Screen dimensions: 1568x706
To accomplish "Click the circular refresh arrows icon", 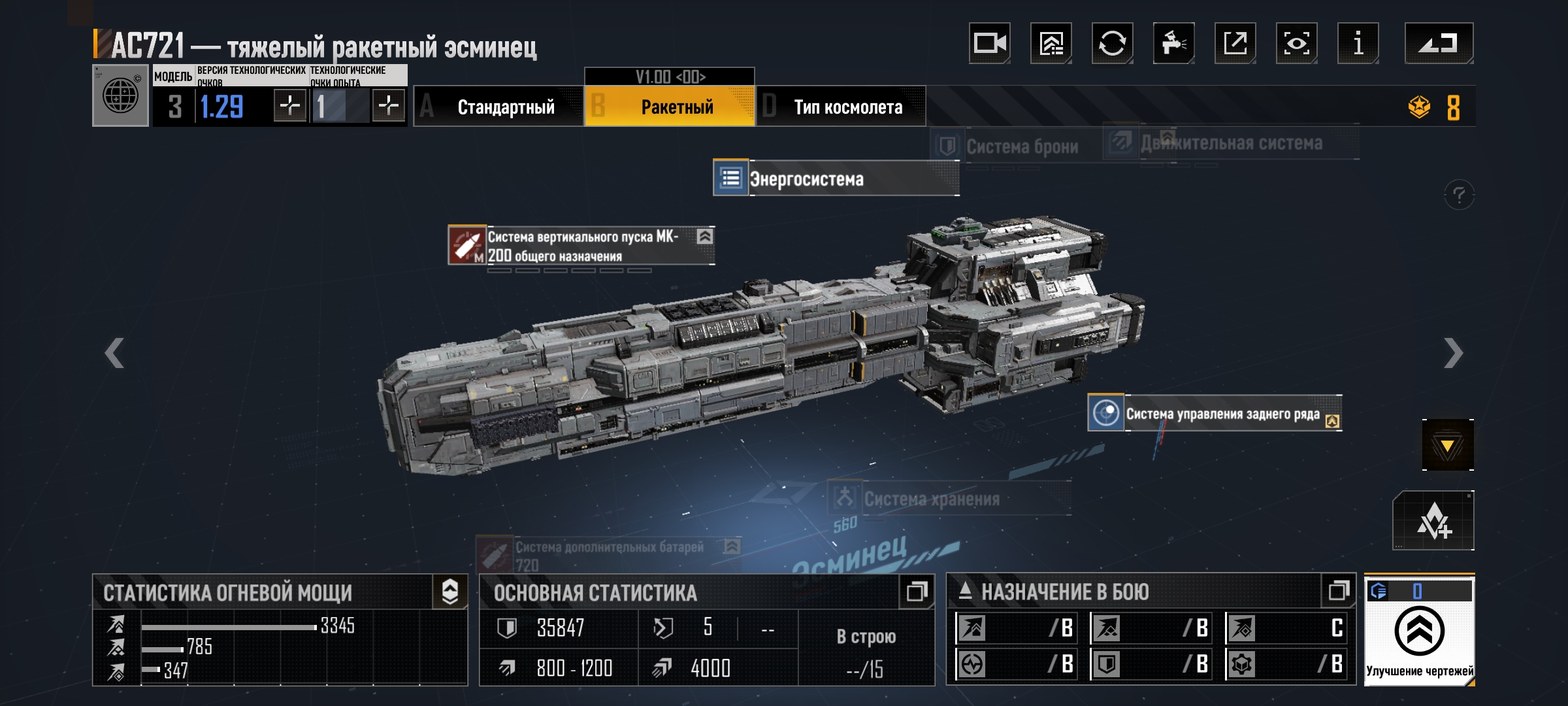I will point(1112,44).
